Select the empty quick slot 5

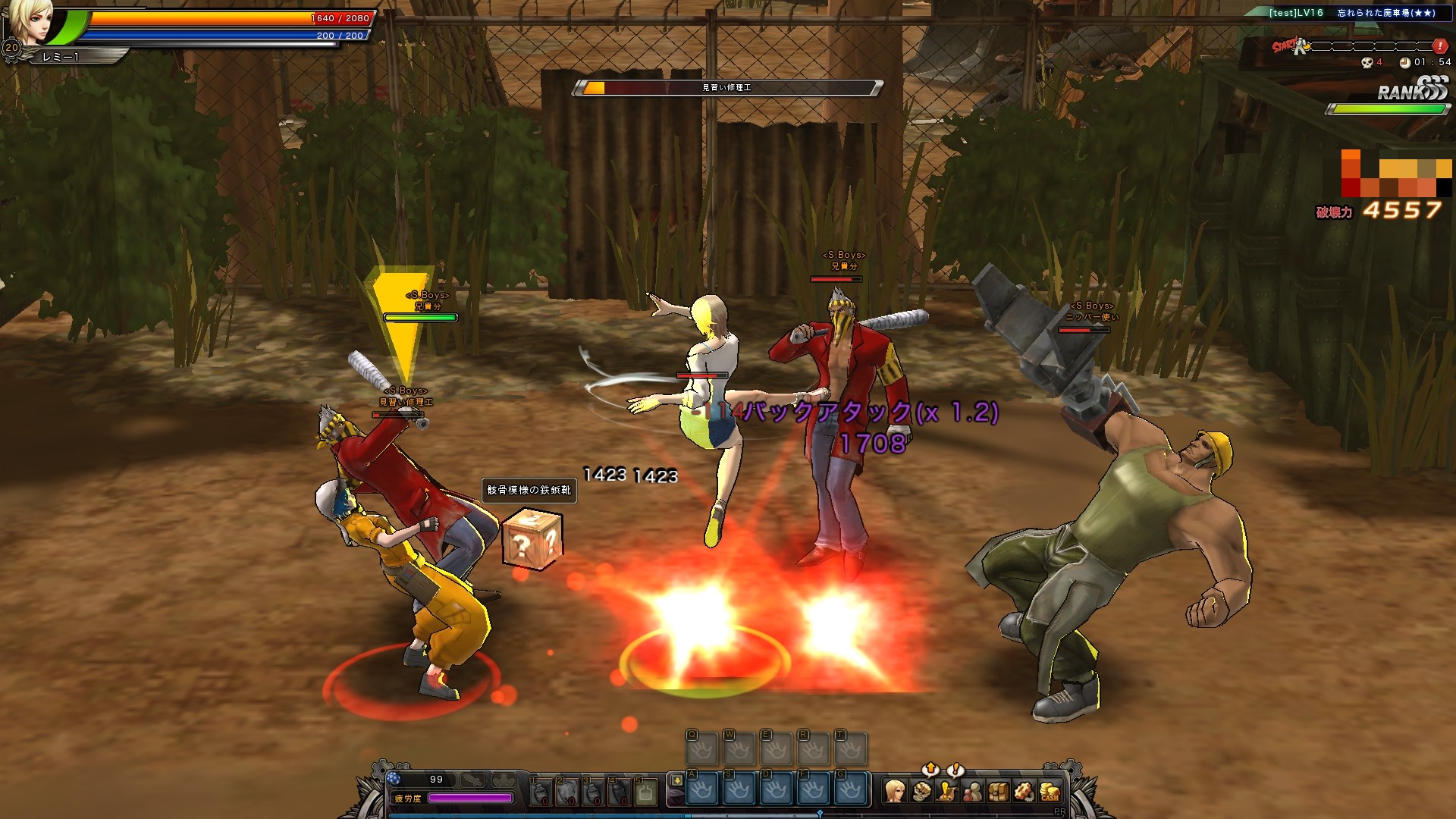645,792
